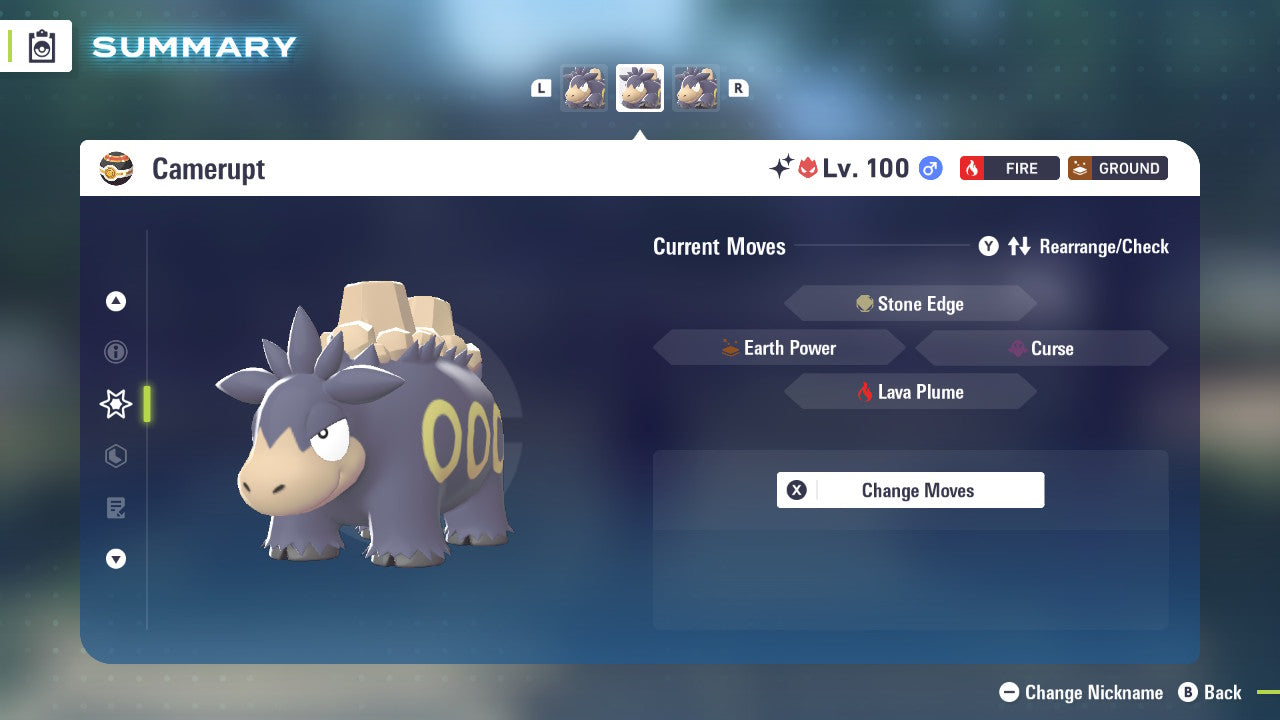This screenshot has width=1280, height=720.
Task: Click the down arrow to view next summary page
Action: (x=115, y=559)
